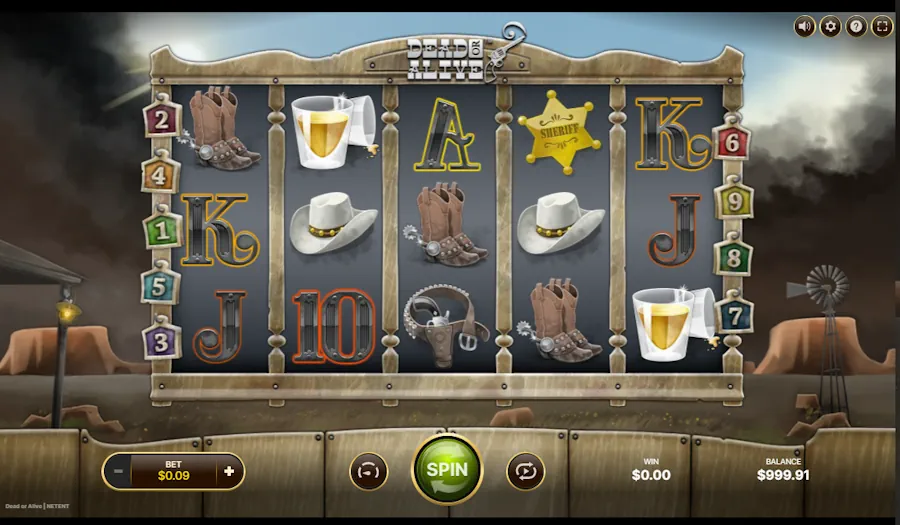Select payline tag number 4
Viewport: 900px width, 525px height.
pos(161,176)
